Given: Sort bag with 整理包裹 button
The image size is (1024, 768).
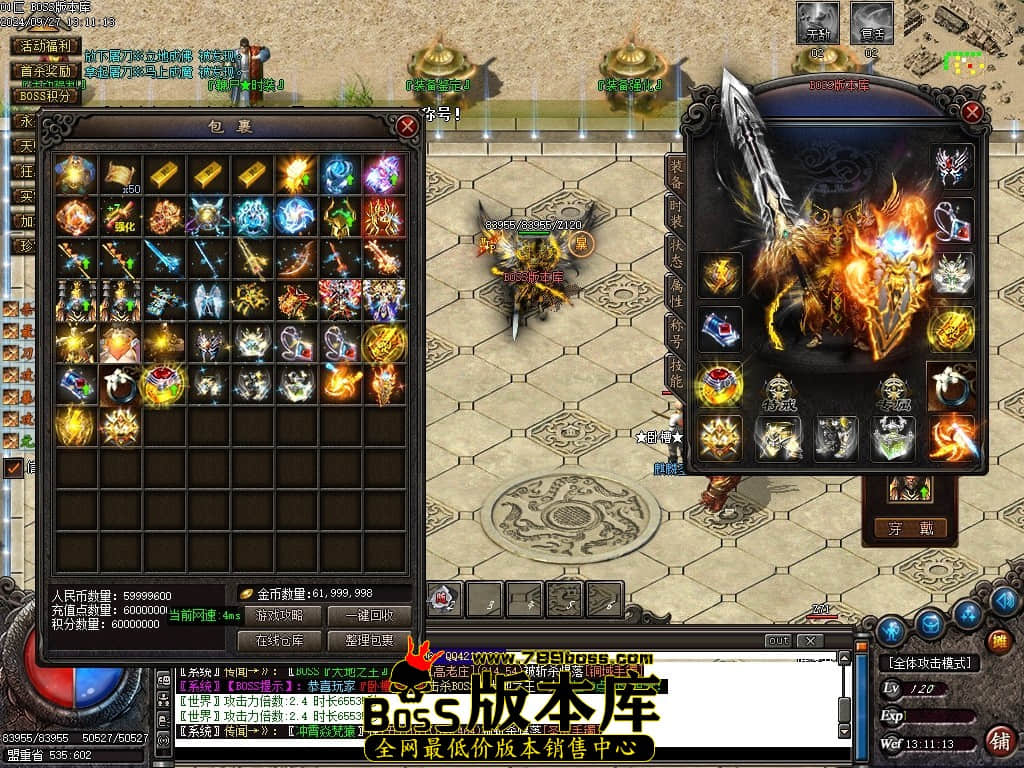Looking at the screenshot, I should pos(368,640).
